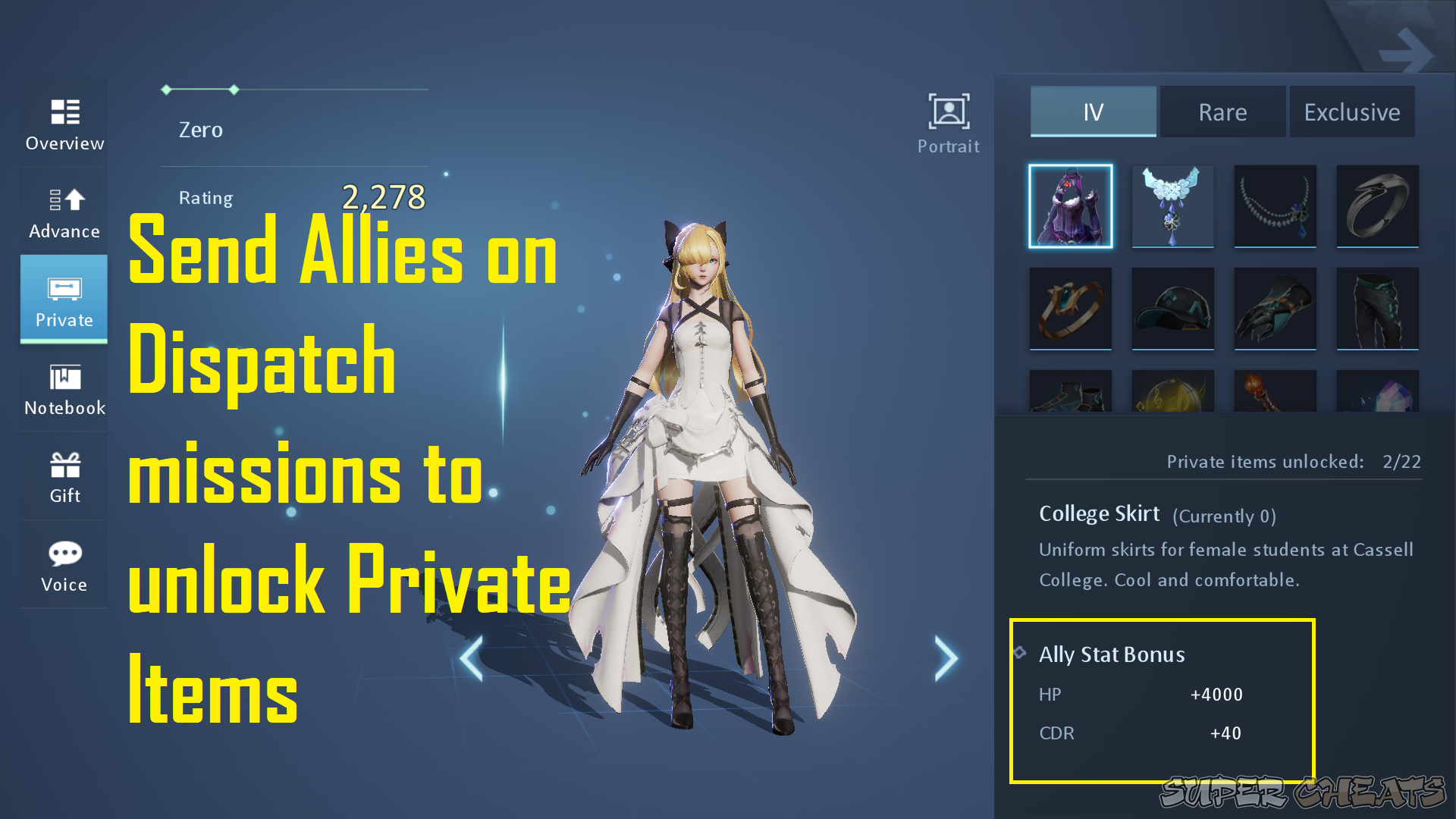Open the Private items section
This screenshot has width=1456, height=819.
(x=64, y=300)
